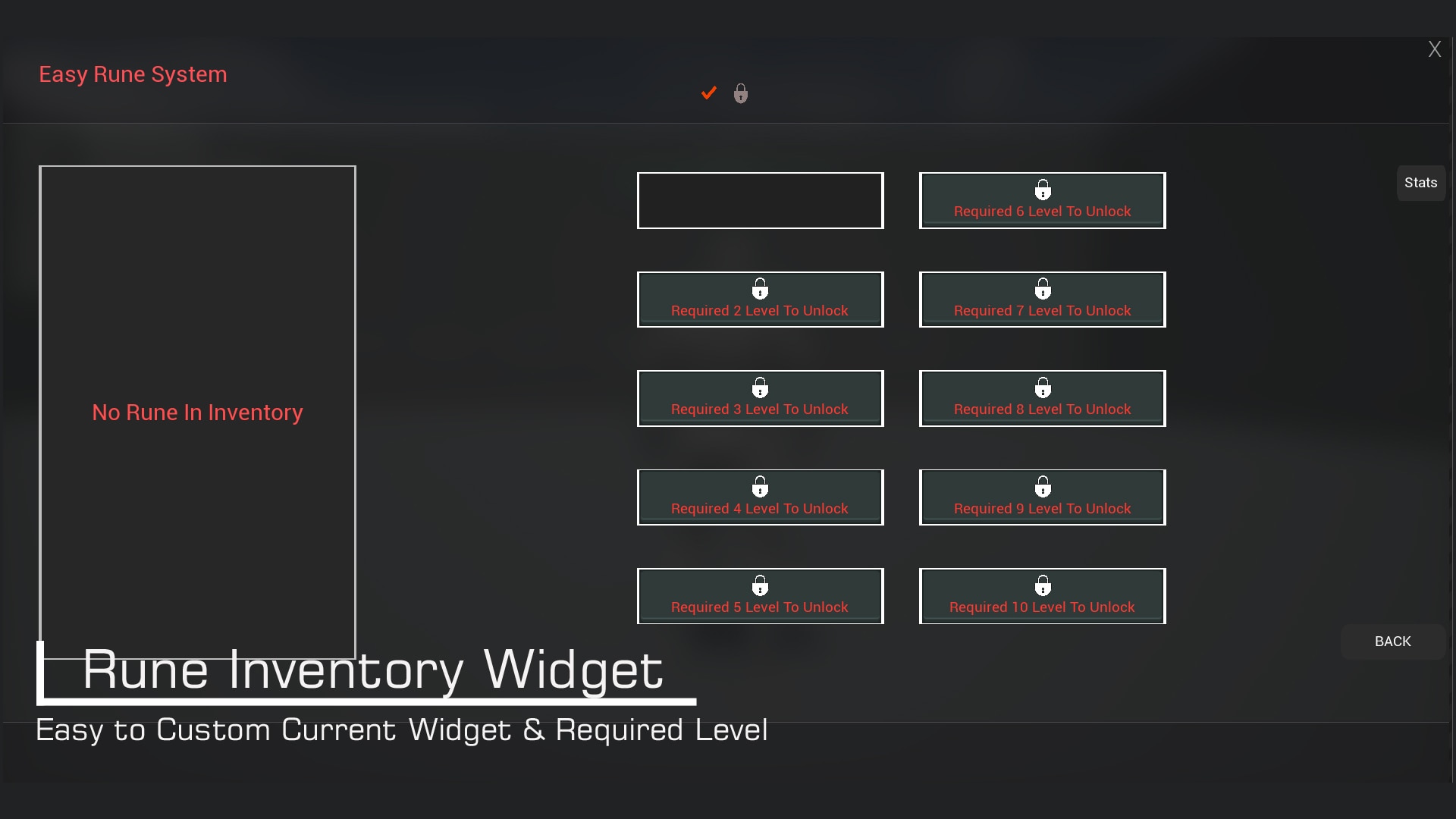
Task: Click the lock icon on Required 2 Level slot
Action: pos(760,287)
